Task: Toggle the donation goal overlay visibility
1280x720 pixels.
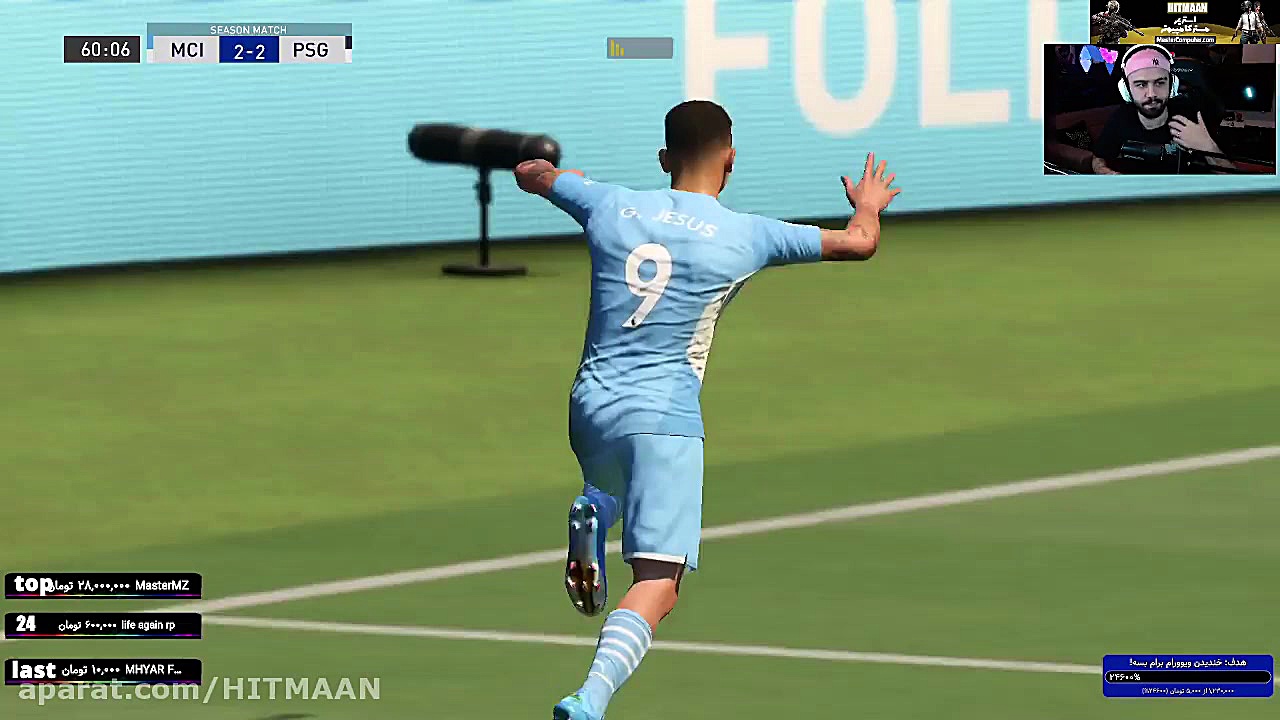Action: click(1188, 670)
